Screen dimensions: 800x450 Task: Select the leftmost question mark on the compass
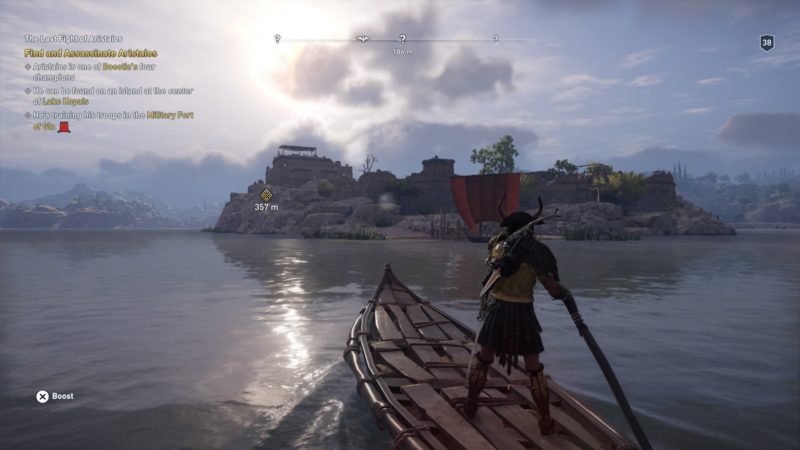click(277, 39)
